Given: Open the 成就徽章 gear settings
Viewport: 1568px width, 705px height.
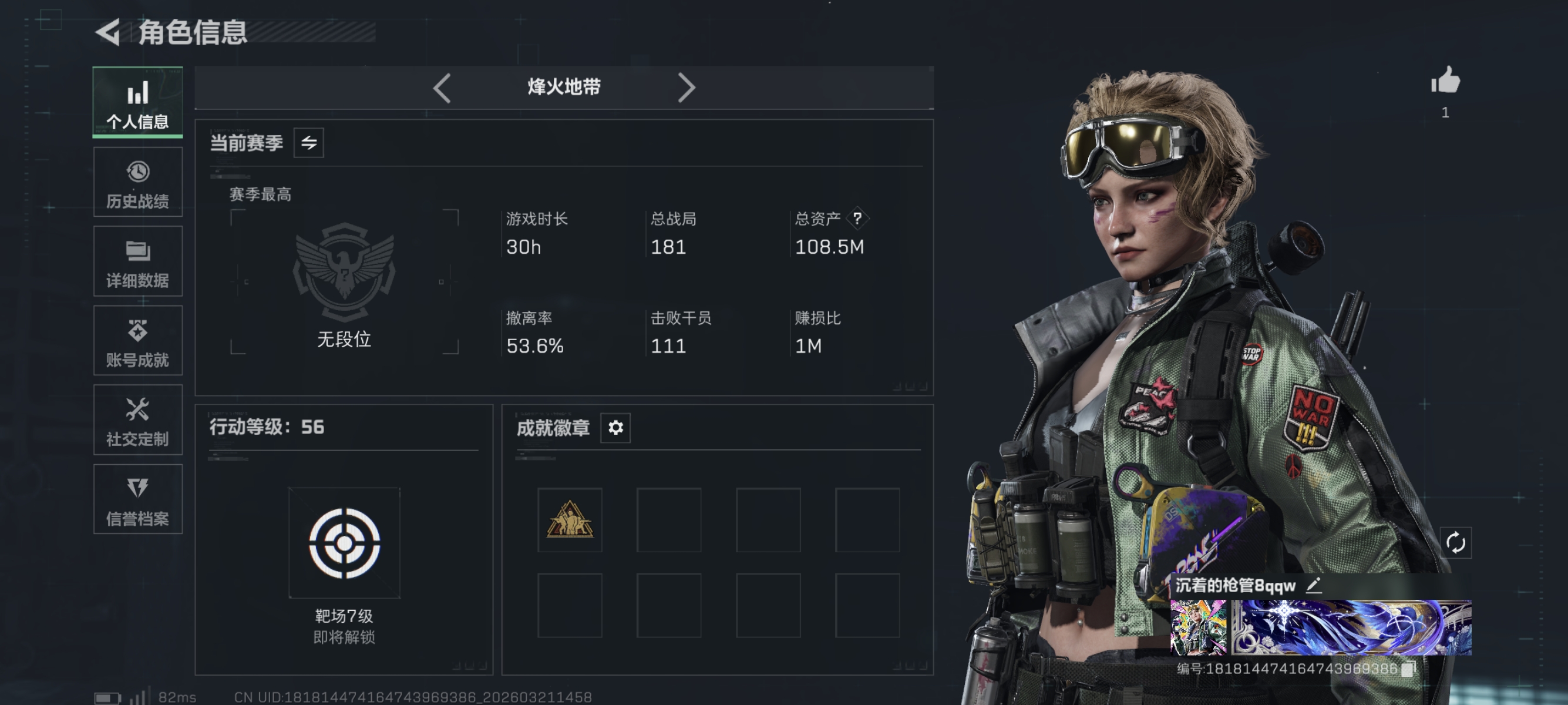Looking at the screenshot, I should click(x=615, y=428).
